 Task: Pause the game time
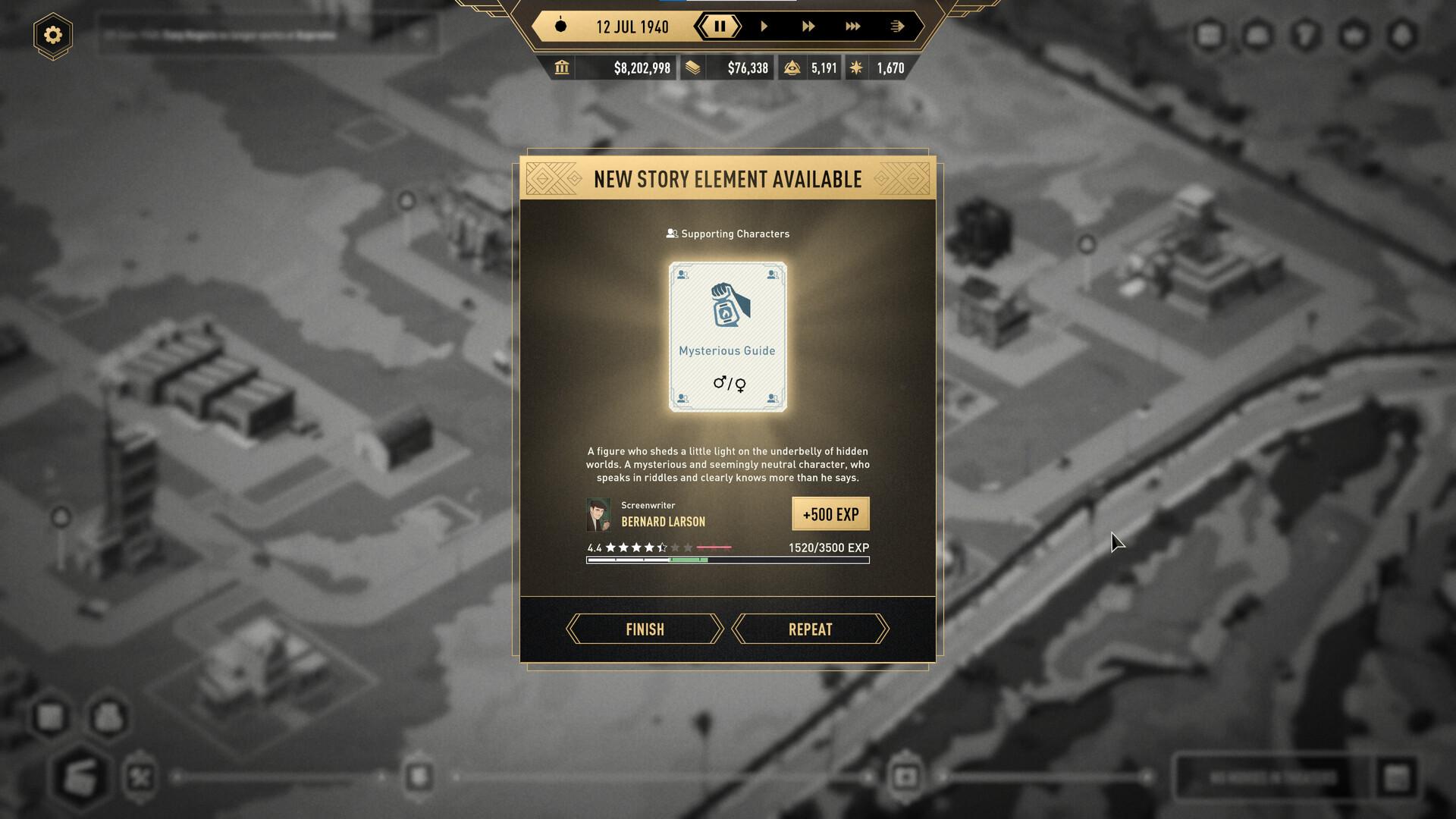point(720,27)
